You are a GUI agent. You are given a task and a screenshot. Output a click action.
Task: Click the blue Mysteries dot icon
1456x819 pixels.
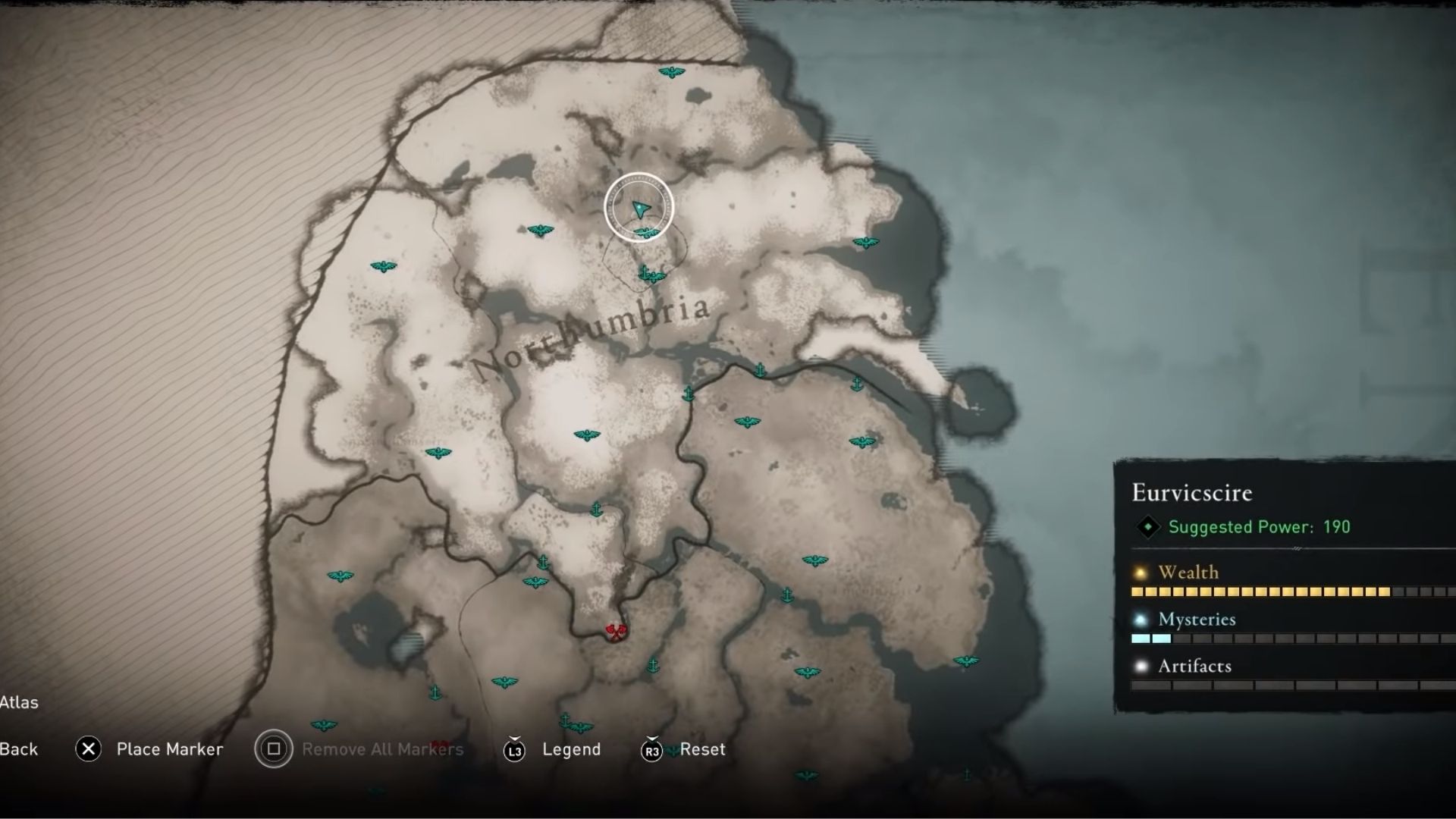pos(1139,620)
